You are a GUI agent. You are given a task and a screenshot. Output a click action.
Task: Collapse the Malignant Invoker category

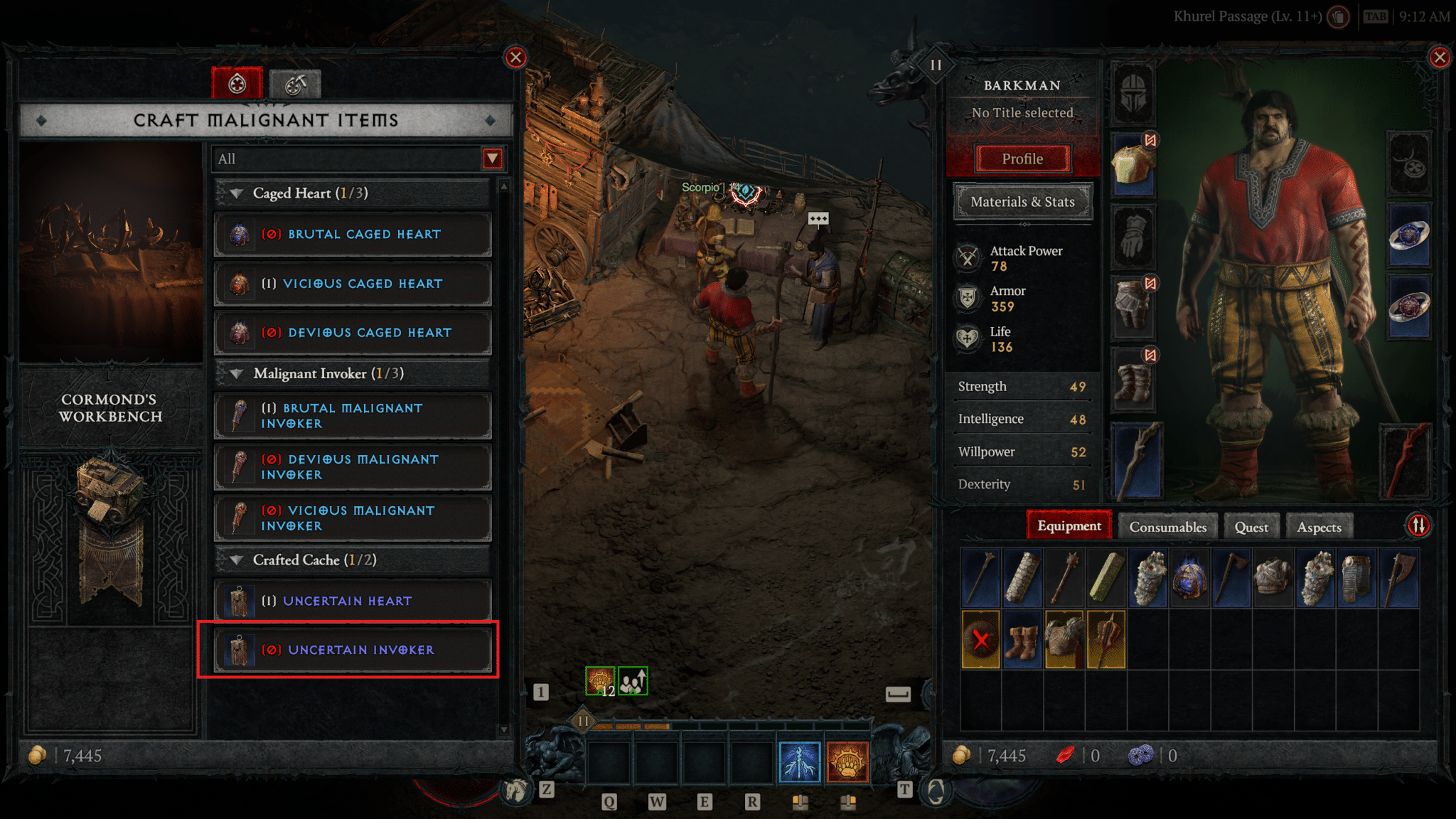[237, 374]
